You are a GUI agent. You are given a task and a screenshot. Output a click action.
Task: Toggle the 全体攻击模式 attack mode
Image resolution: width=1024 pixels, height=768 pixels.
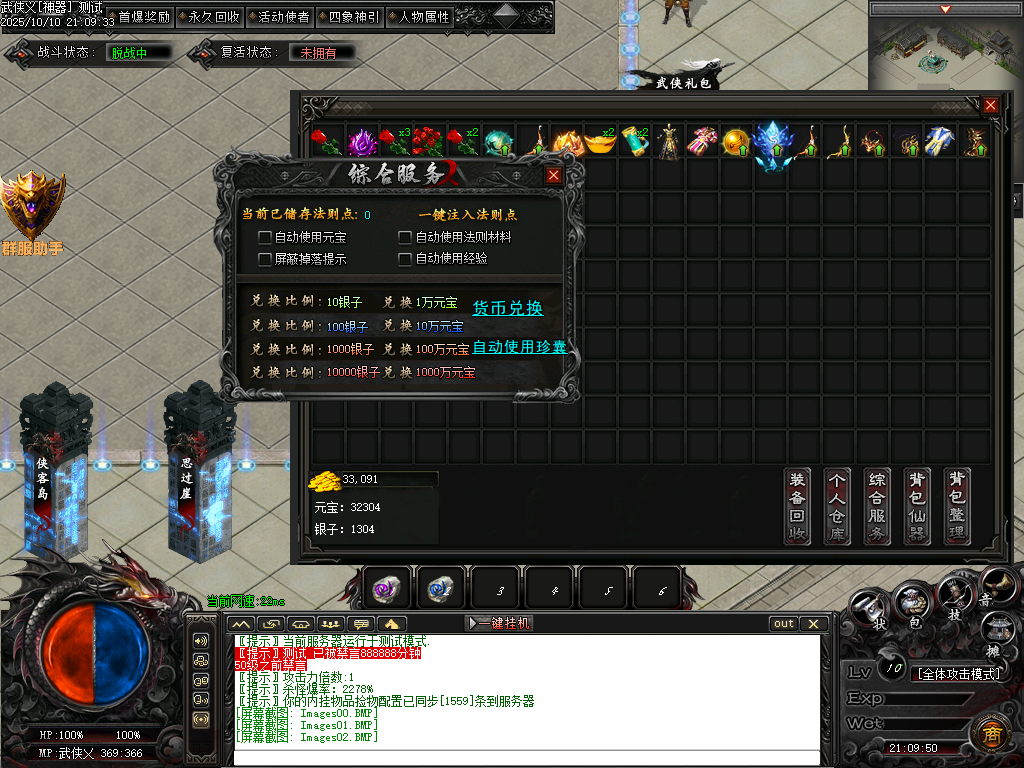pos(959,674)
